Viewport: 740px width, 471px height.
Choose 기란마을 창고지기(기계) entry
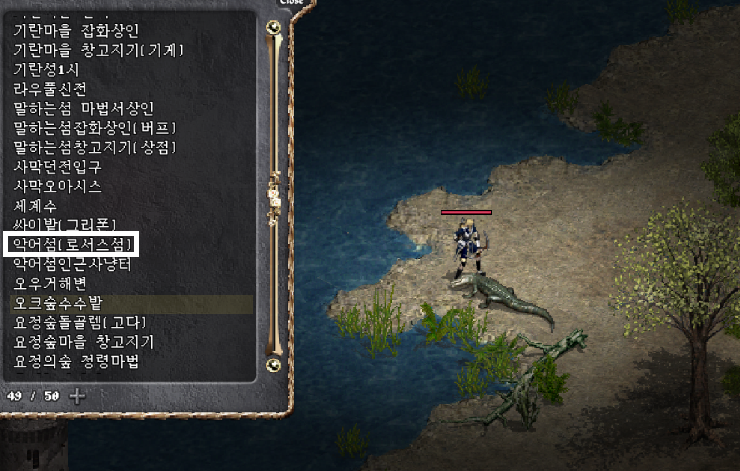tap(98, 50)
